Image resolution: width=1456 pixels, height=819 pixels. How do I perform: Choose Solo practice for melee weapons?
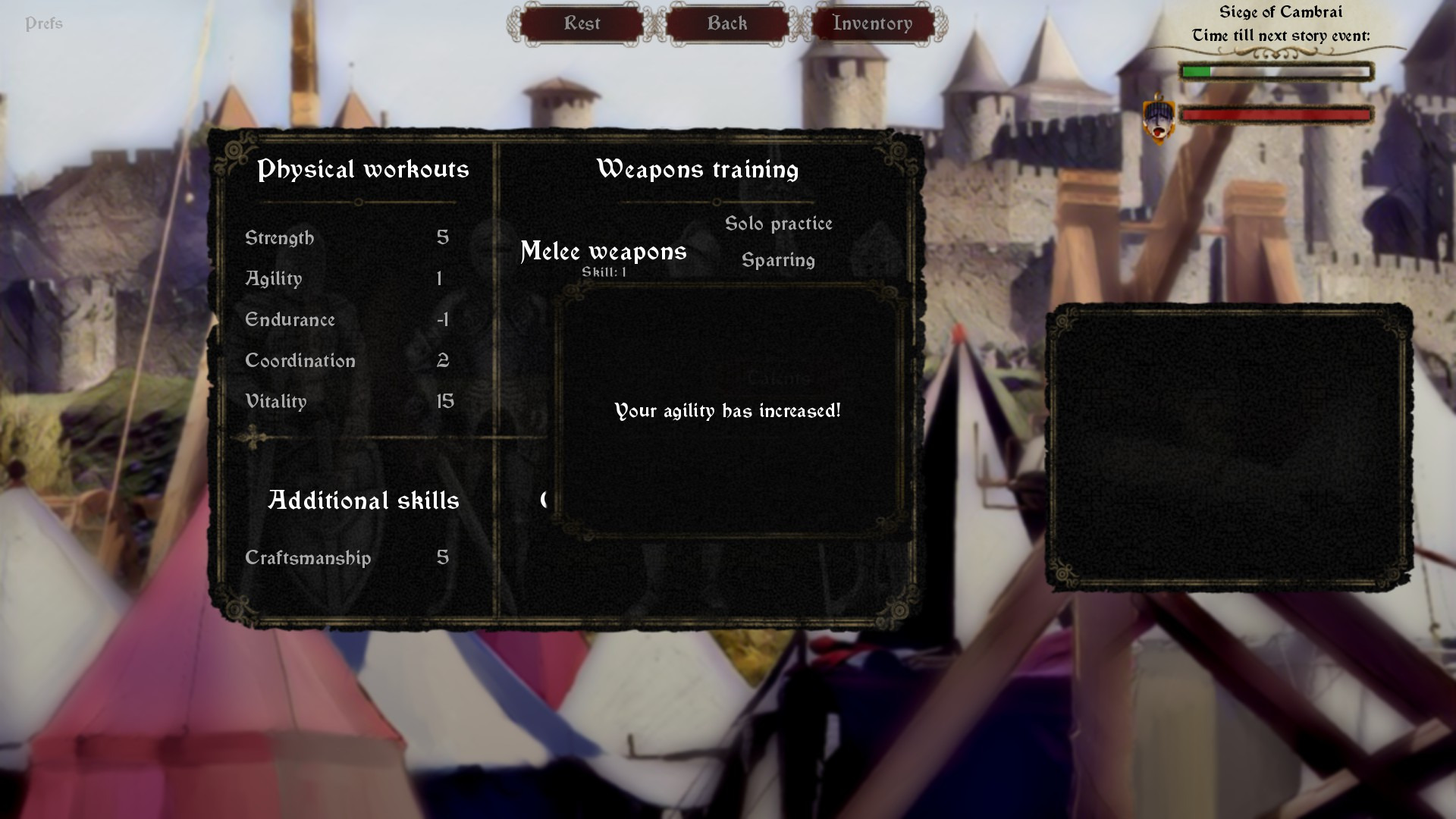[778, 224]
